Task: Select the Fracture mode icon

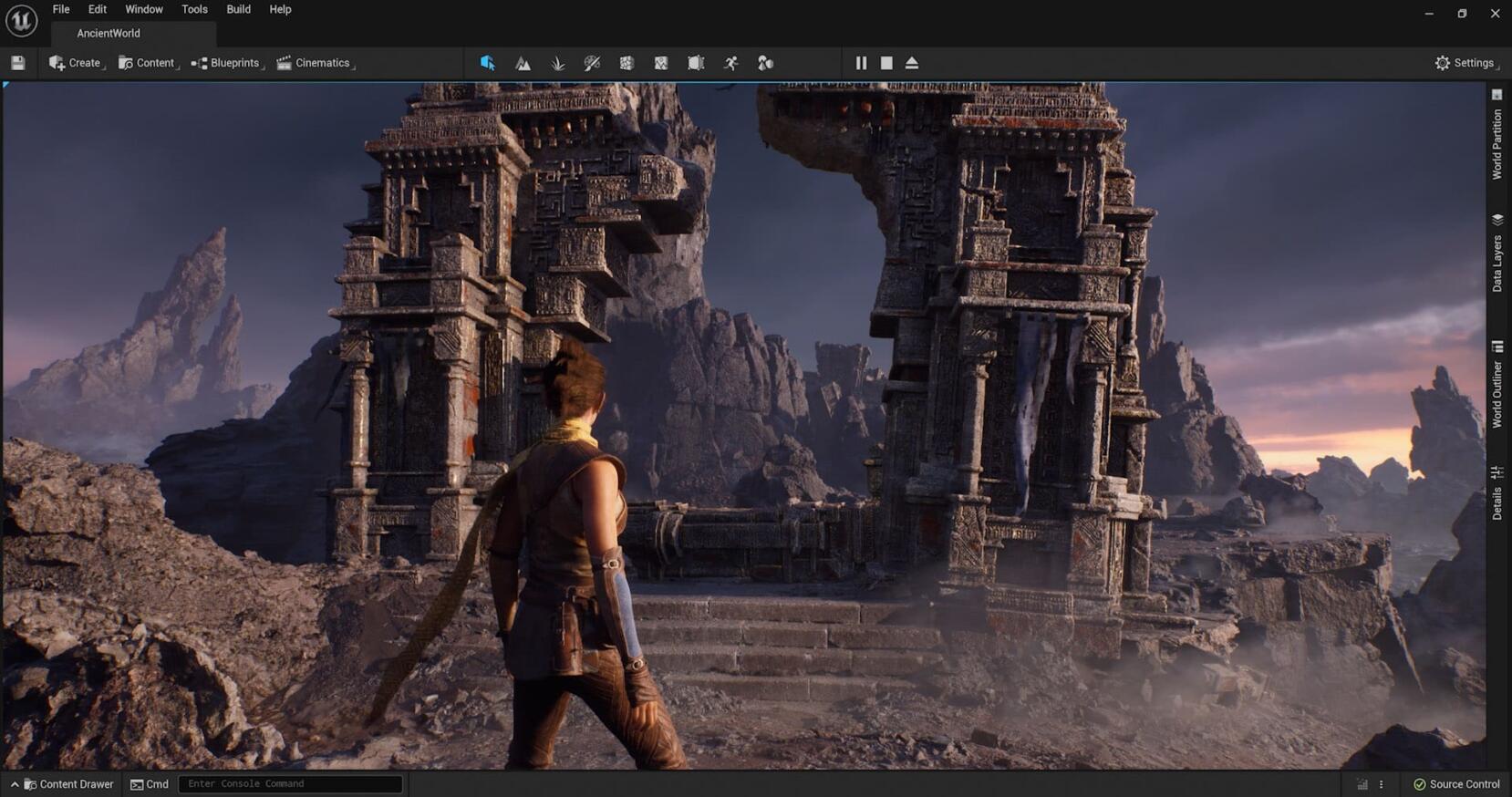Action: 627,63
